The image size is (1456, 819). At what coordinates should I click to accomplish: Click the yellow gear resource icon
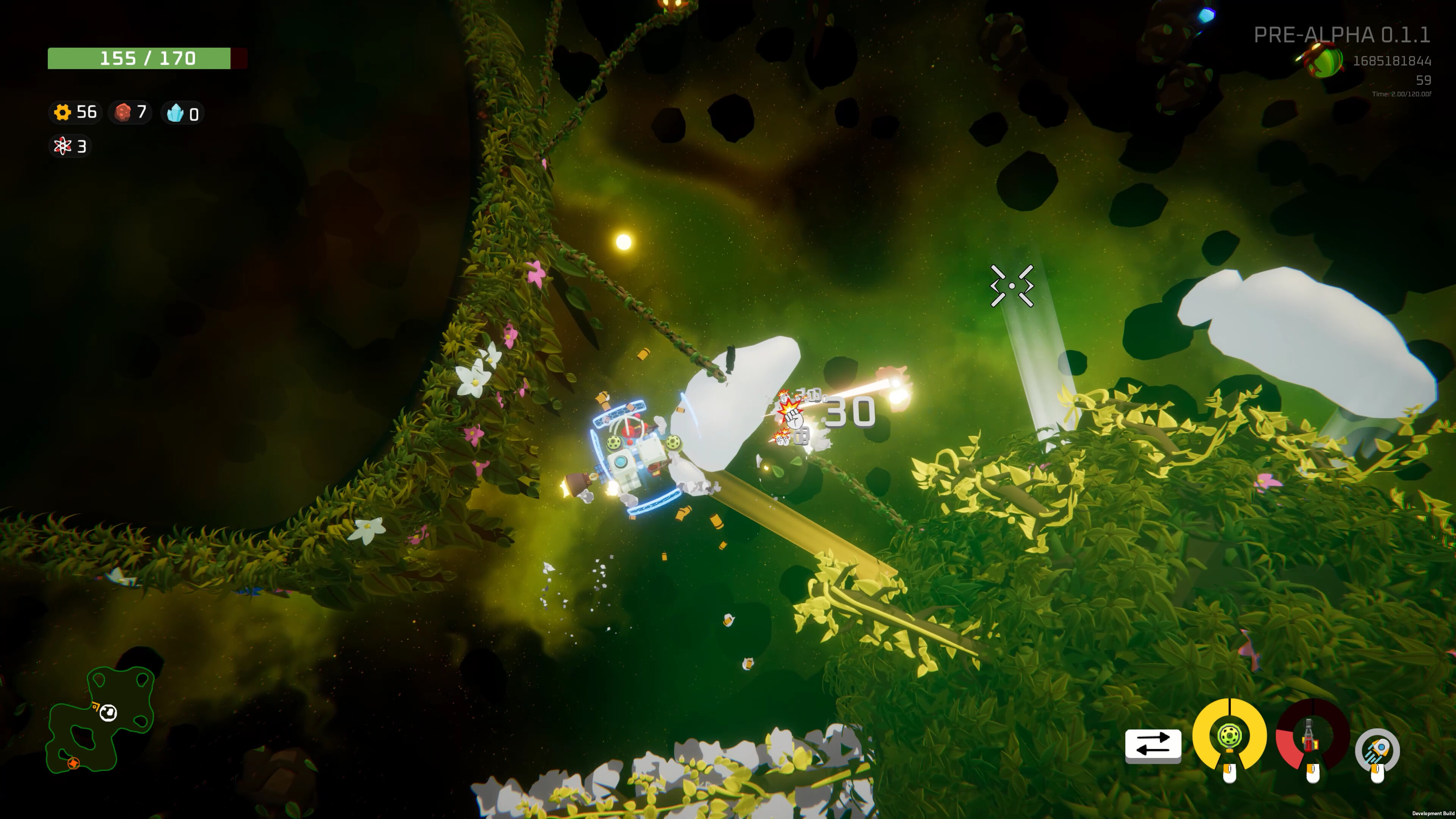63,113
